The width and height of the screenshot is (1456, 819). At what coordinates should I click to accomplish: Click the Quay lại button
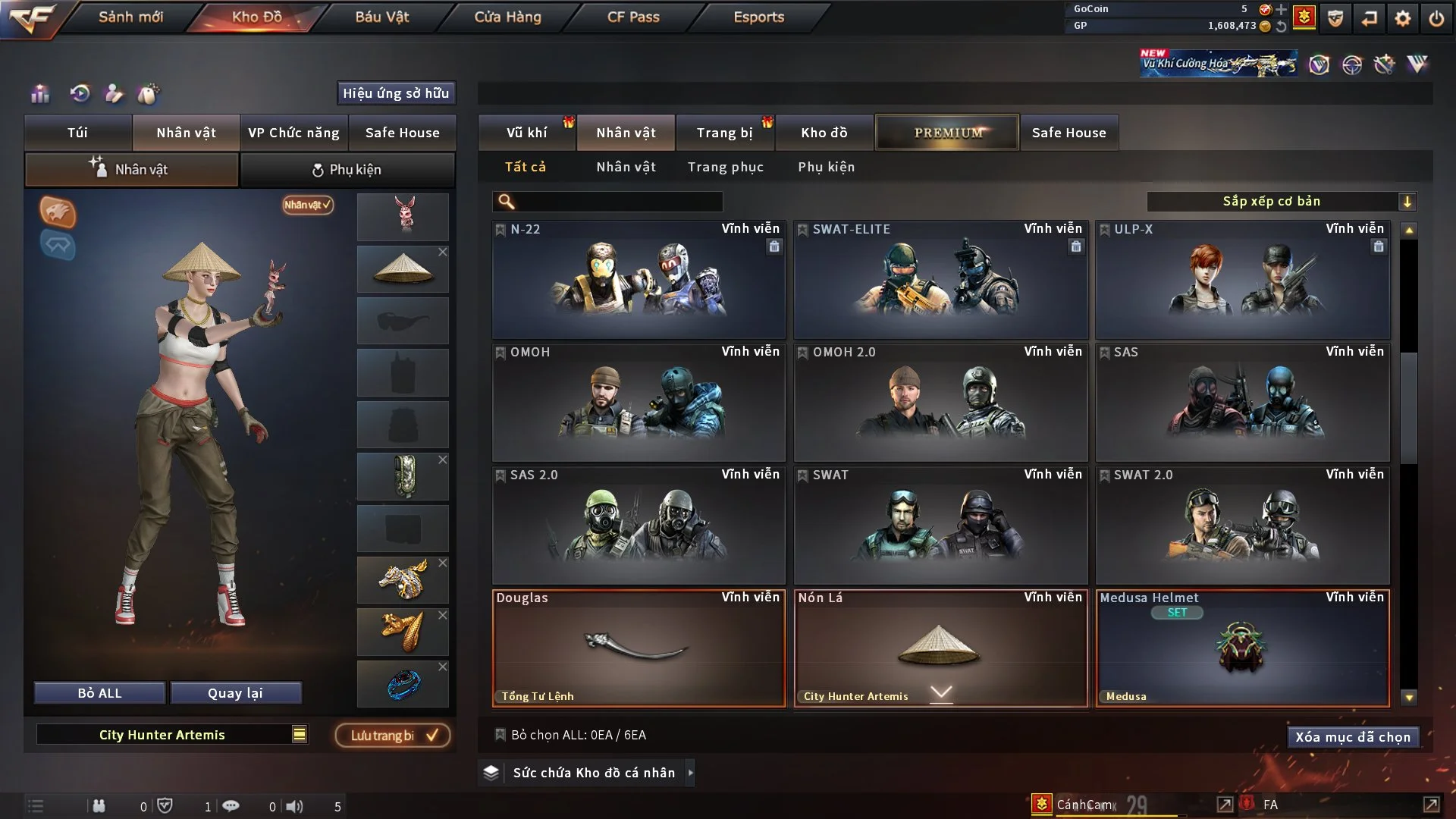pos(235,693)
